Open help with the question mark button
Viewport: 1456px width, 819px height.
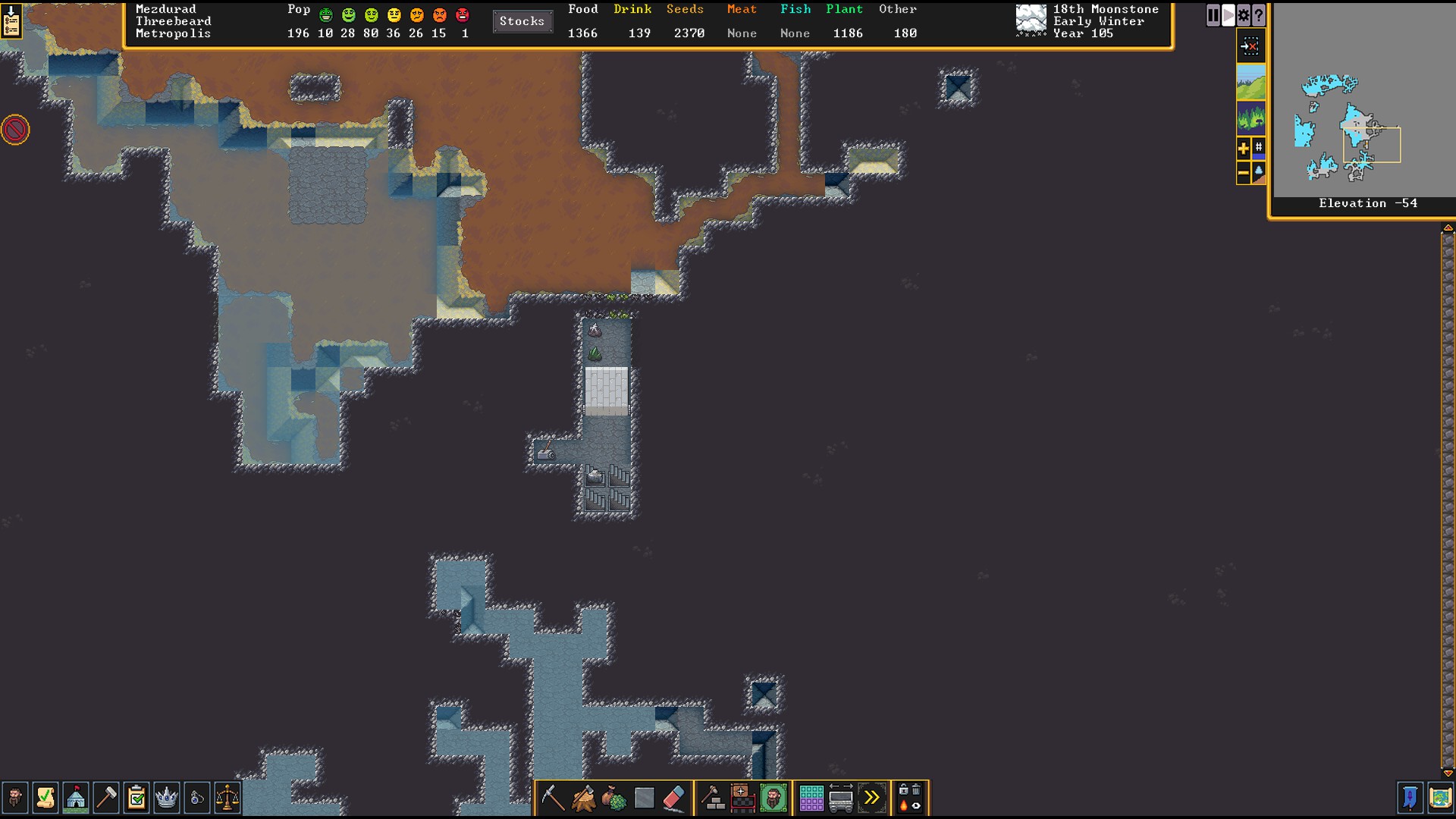point(1258,15)
